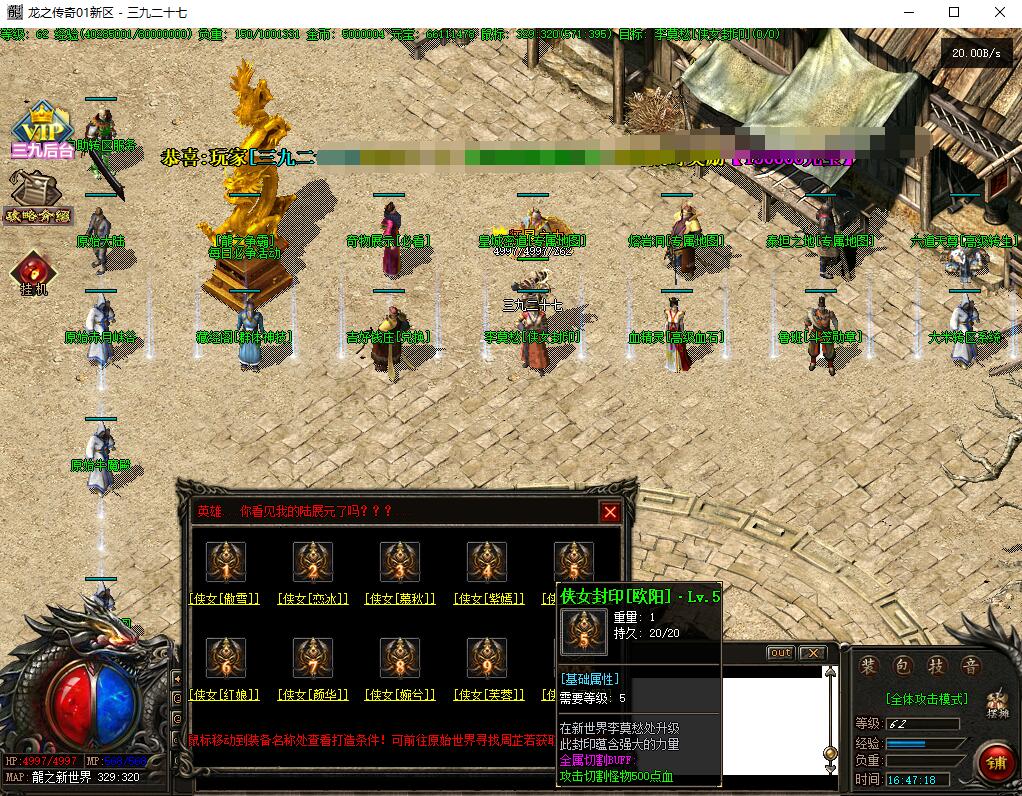This screenshot has width=1022, height=796.
Task: Open the 装 equipment panel
Action: click(x=870, y=667)
